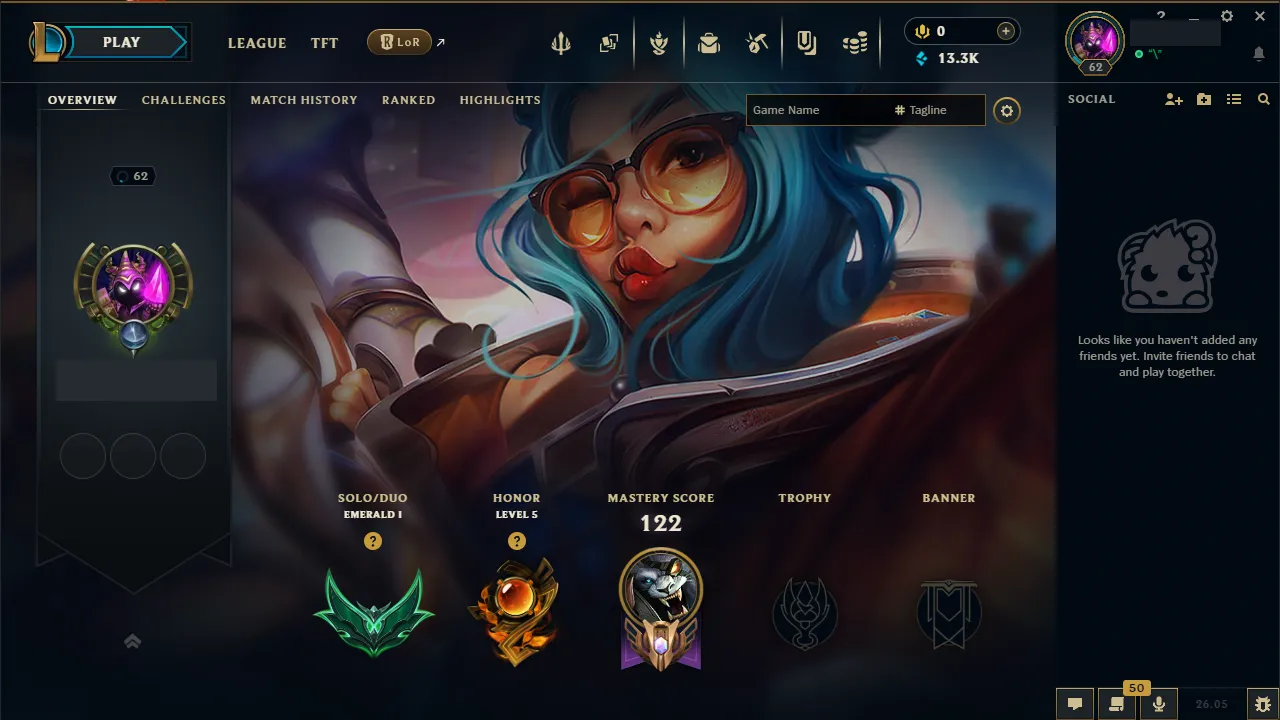Open Clash via the trident icon
The width and height of the screenshot is (1280, 720).
click(561, 43)
